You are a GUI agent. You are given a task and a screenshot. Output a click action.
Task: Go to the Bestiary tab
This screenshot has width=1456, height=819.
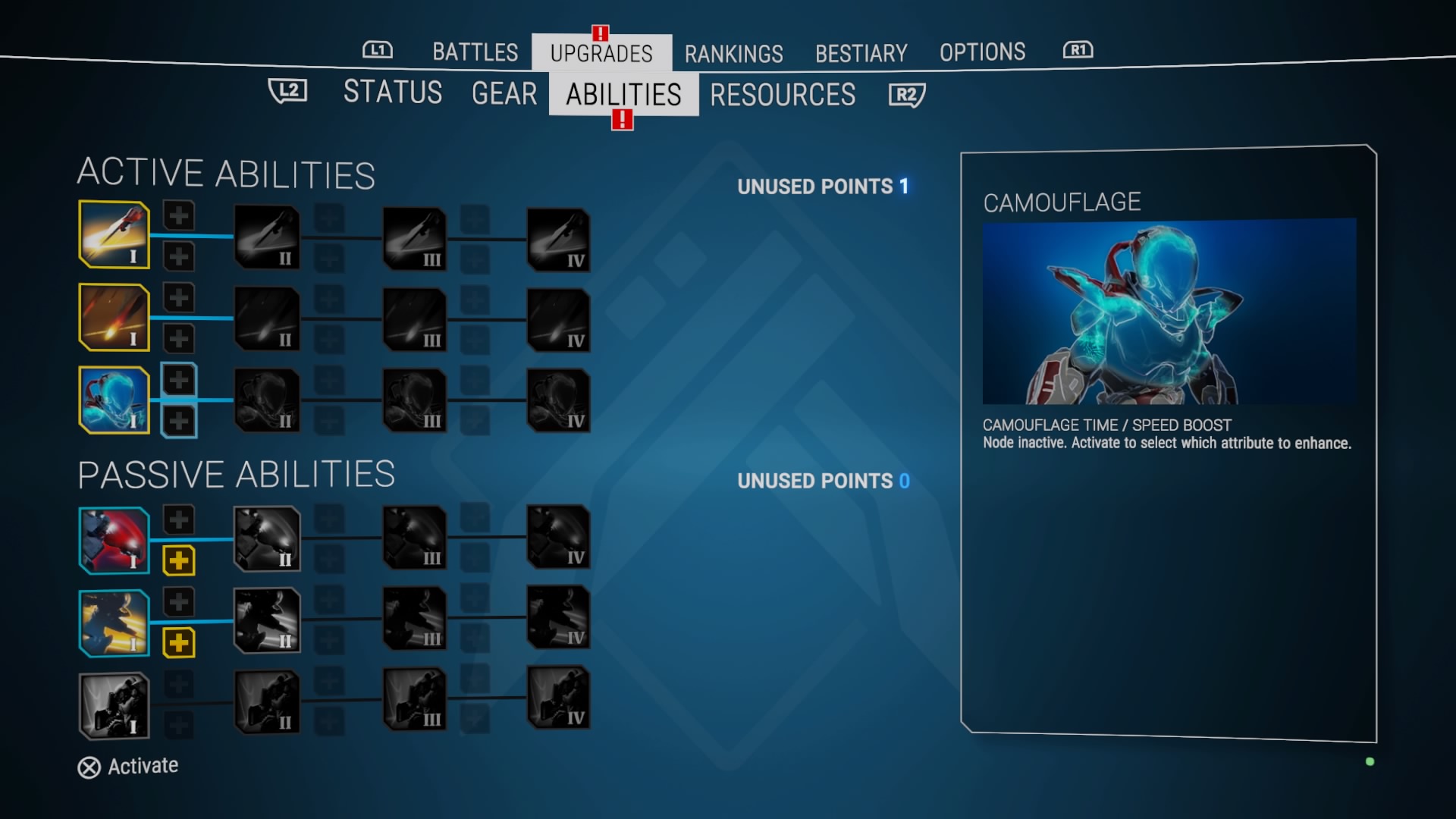tap(861, 53)
